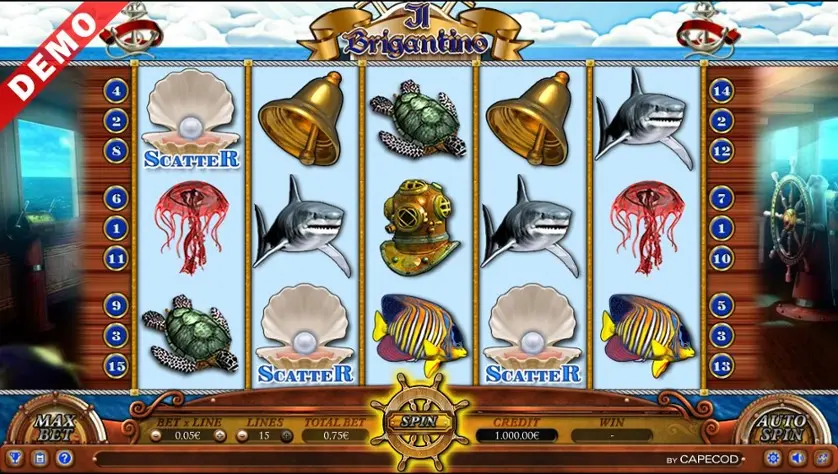838x474 pixels.
Task: Select payline number 14 marker
Action: tap(721, 91)
